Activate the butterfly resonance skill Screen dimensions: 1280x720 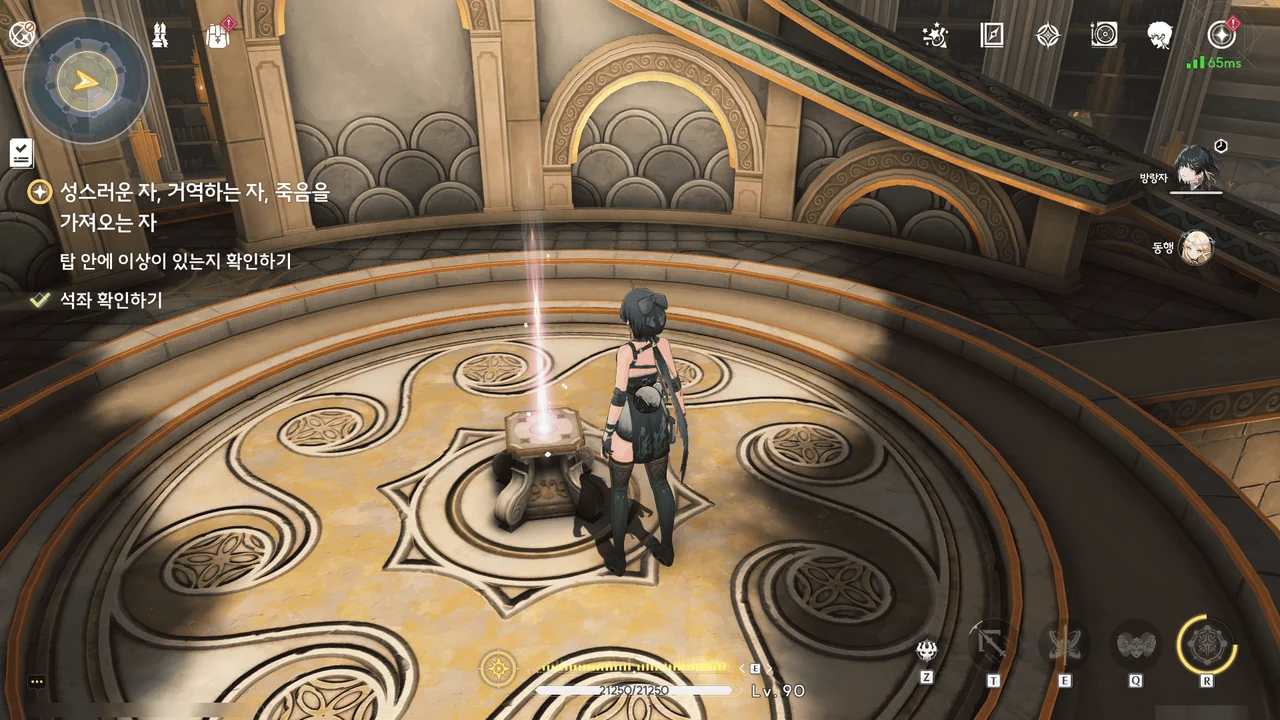[x=1064, y=645]
